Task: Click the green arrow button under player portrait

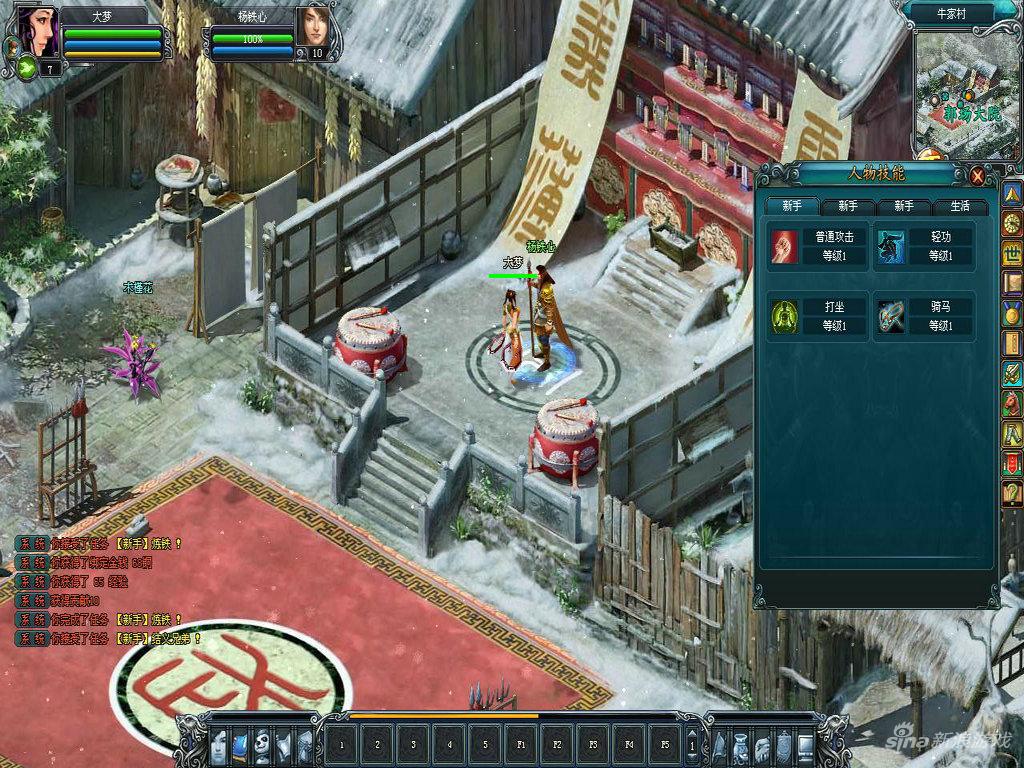Action: [x=25, y=68]
